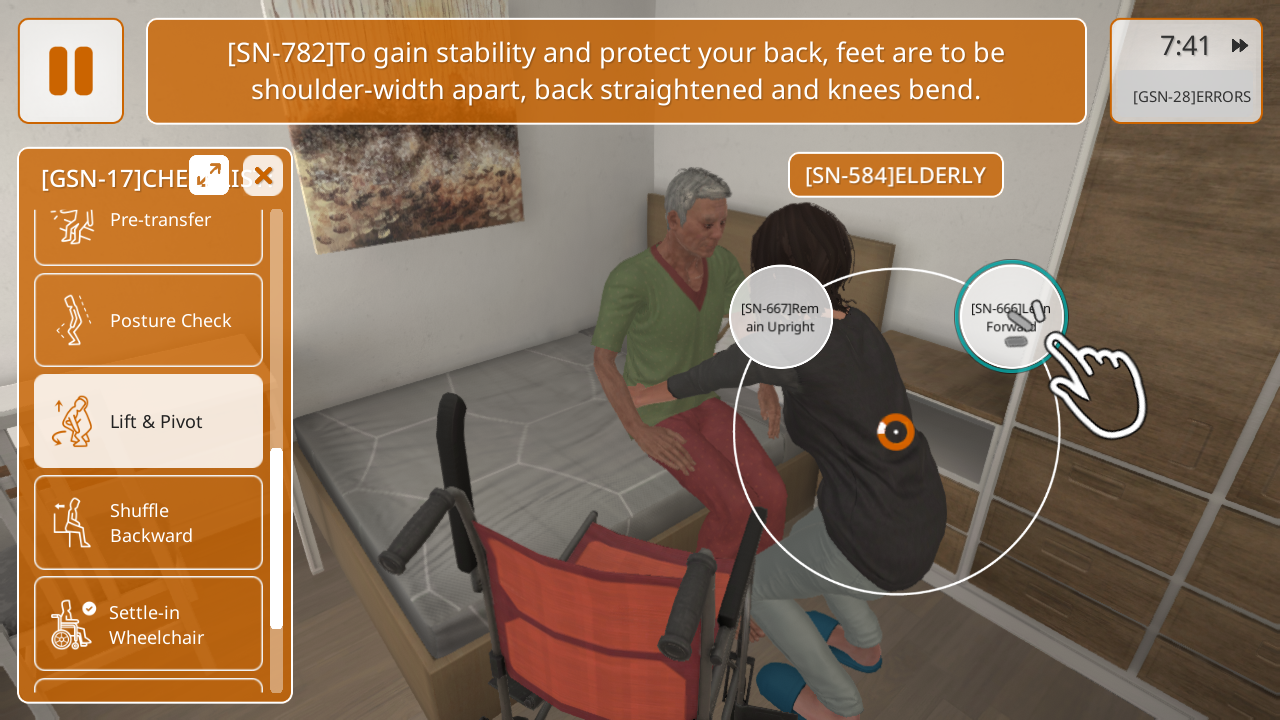The width and height of the screenshot is (1280, 720).
Task: Choose the Remain Upright option
Action: point(780,317)
